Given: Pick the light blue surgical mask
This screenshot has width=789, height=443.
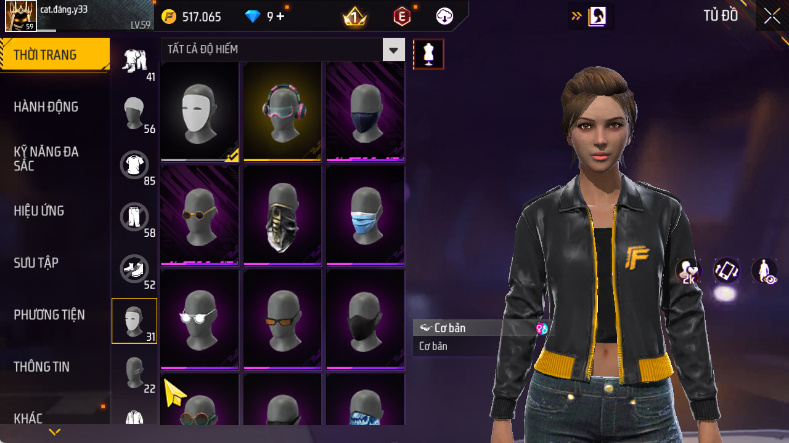Looking at the screenshot, I should click(x=363, y=214).
